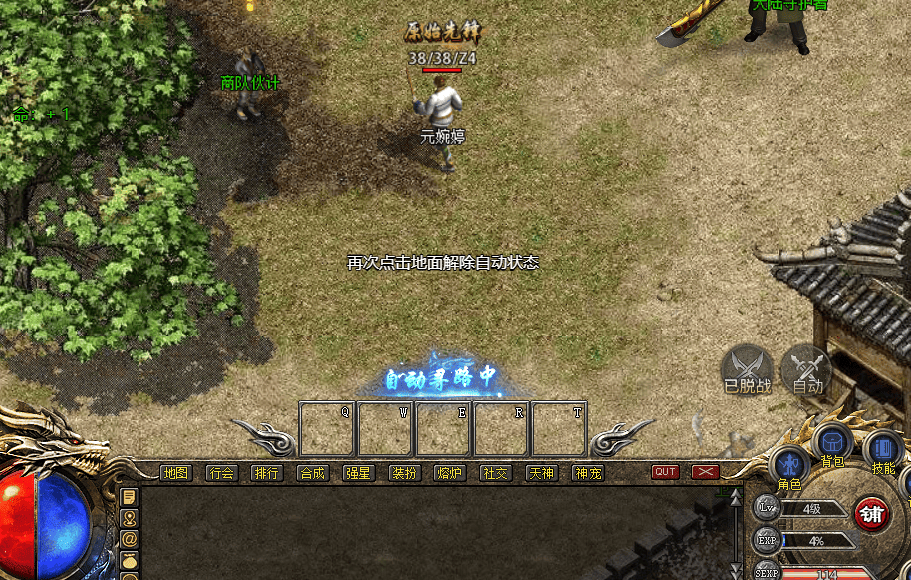
Task: Open the 神宠 divine pet menu
Action: tap(588, 473)
